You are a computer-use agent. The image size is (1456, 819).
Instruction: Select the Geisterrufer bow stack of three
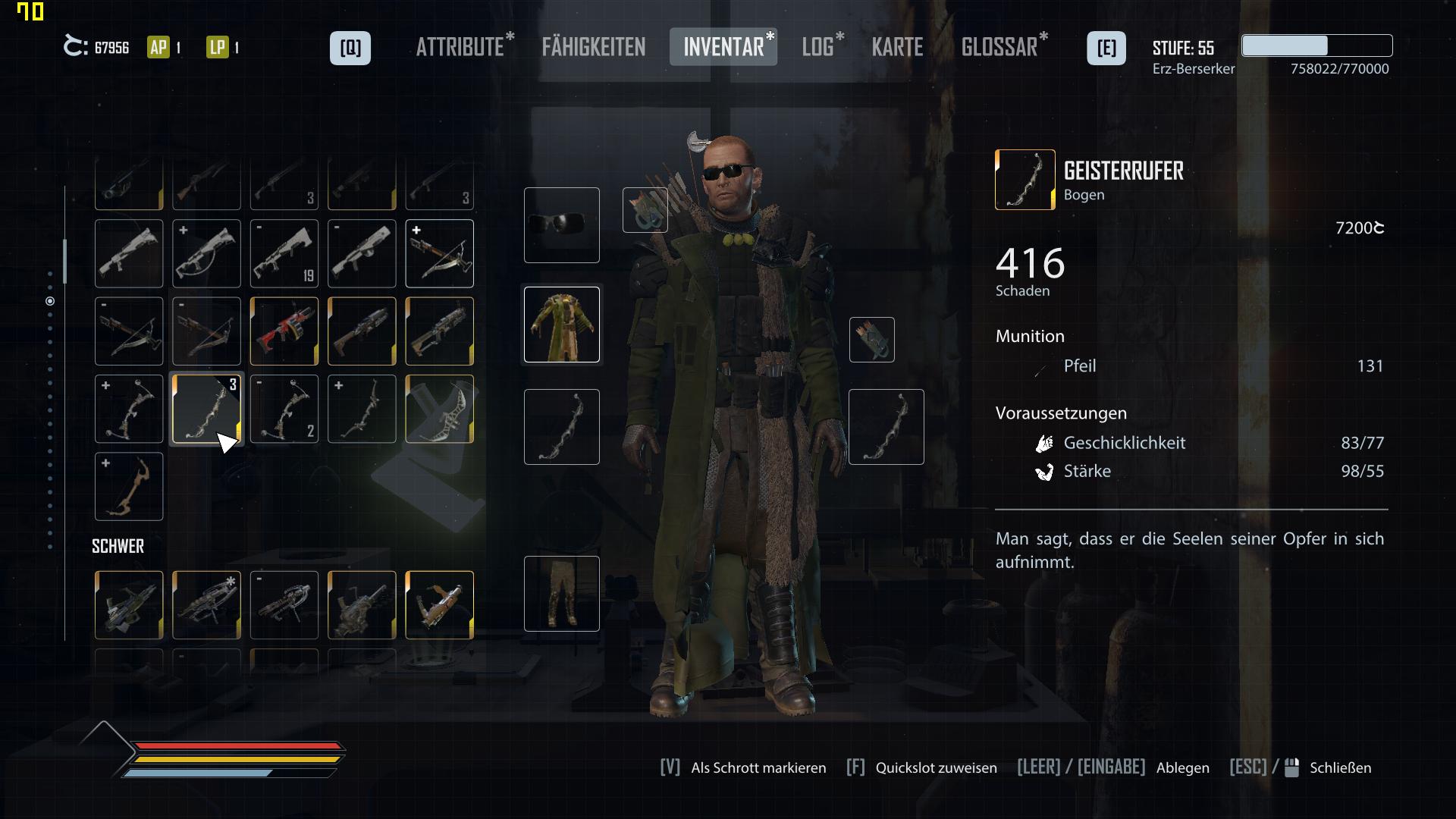point(206,409)
